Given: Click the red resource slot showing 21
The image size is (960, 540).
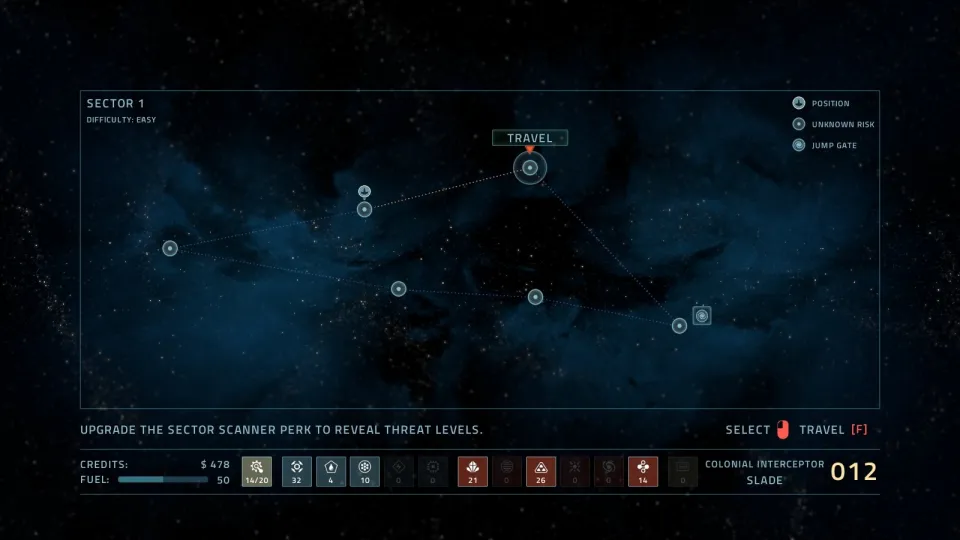Looking at the screenshot, I should pyautogui.click(x=473, y=471).
